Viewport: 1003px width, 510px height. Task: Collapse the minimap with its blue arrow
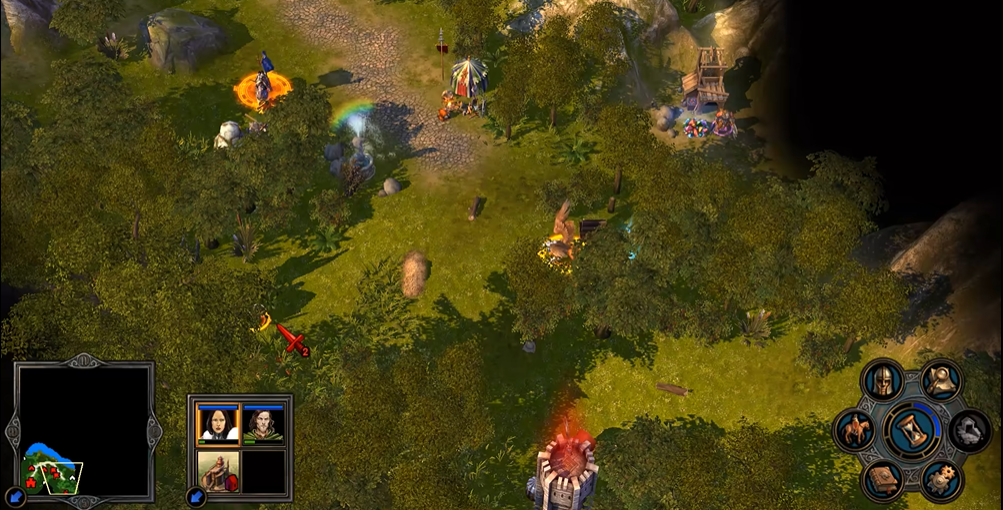coord(16,495)
